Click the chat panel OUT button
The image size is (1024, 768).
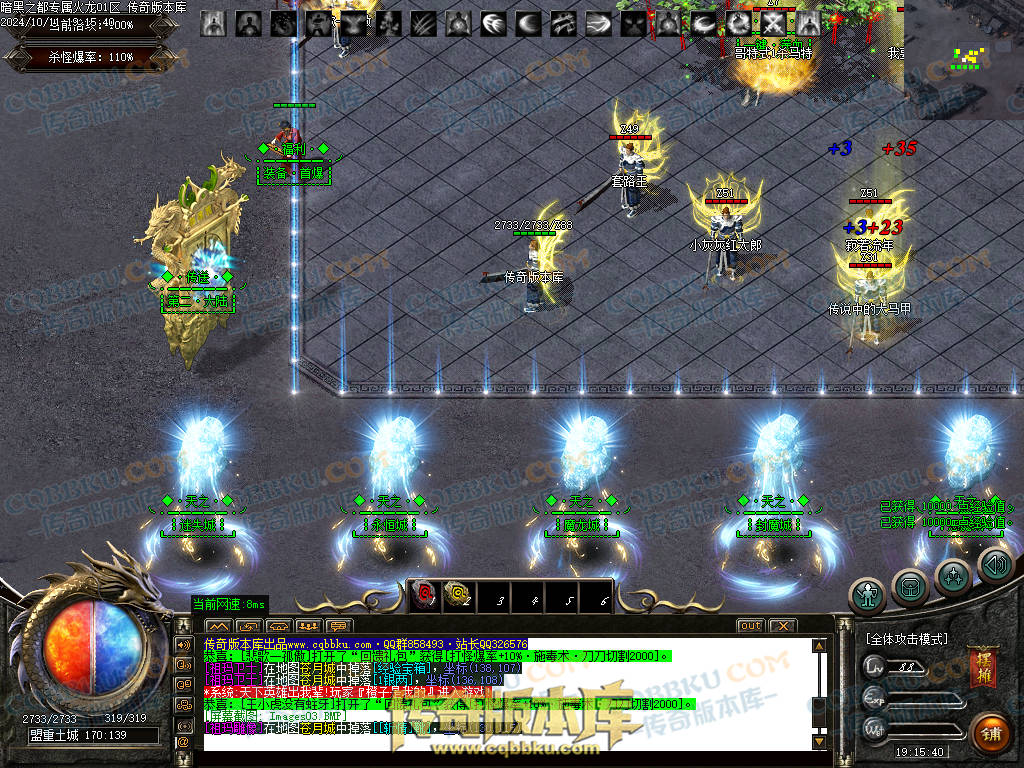pyautogui.click(x=750, y=626)
